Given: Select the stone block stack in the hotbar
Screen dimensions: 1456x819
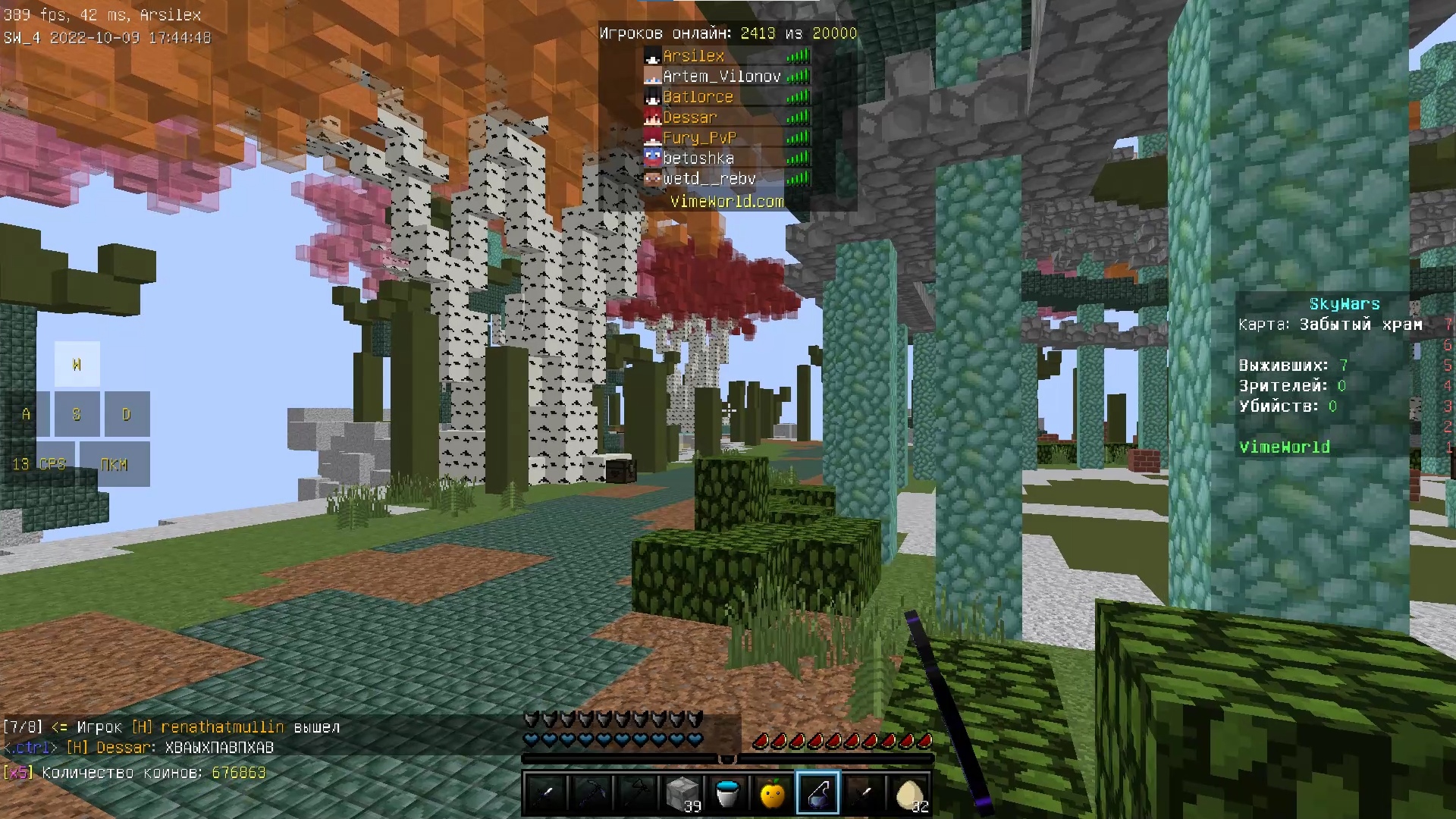Looking at the screenshot, I should pyautogui.click(x=682, y=793).
